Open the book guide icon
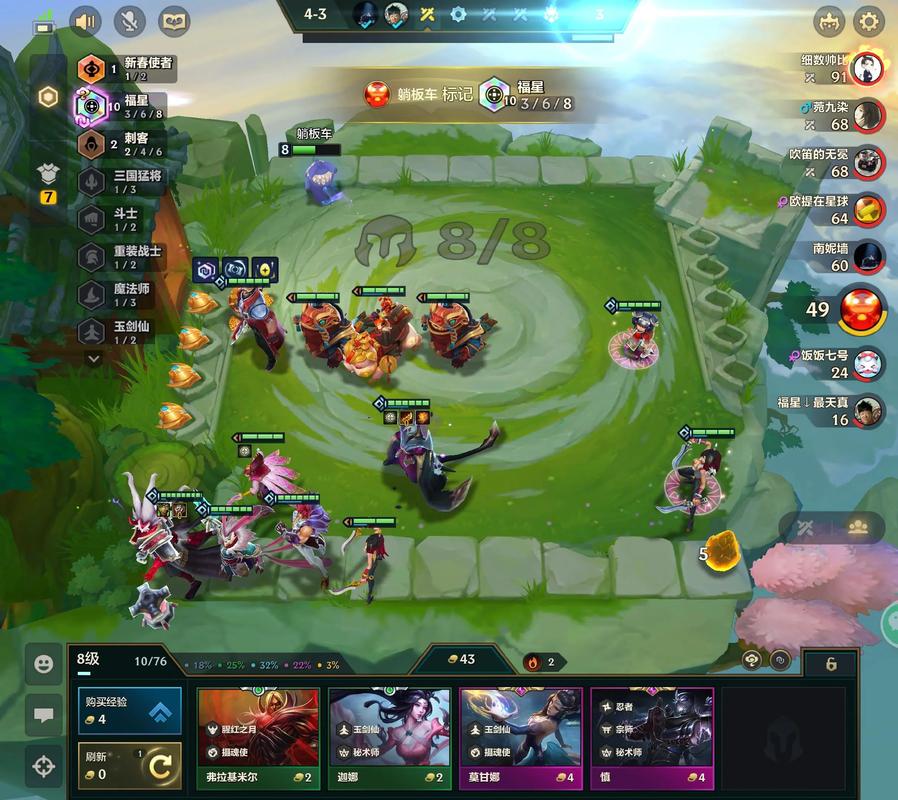Viewport: 898px width, 800px height. [174, 20]
